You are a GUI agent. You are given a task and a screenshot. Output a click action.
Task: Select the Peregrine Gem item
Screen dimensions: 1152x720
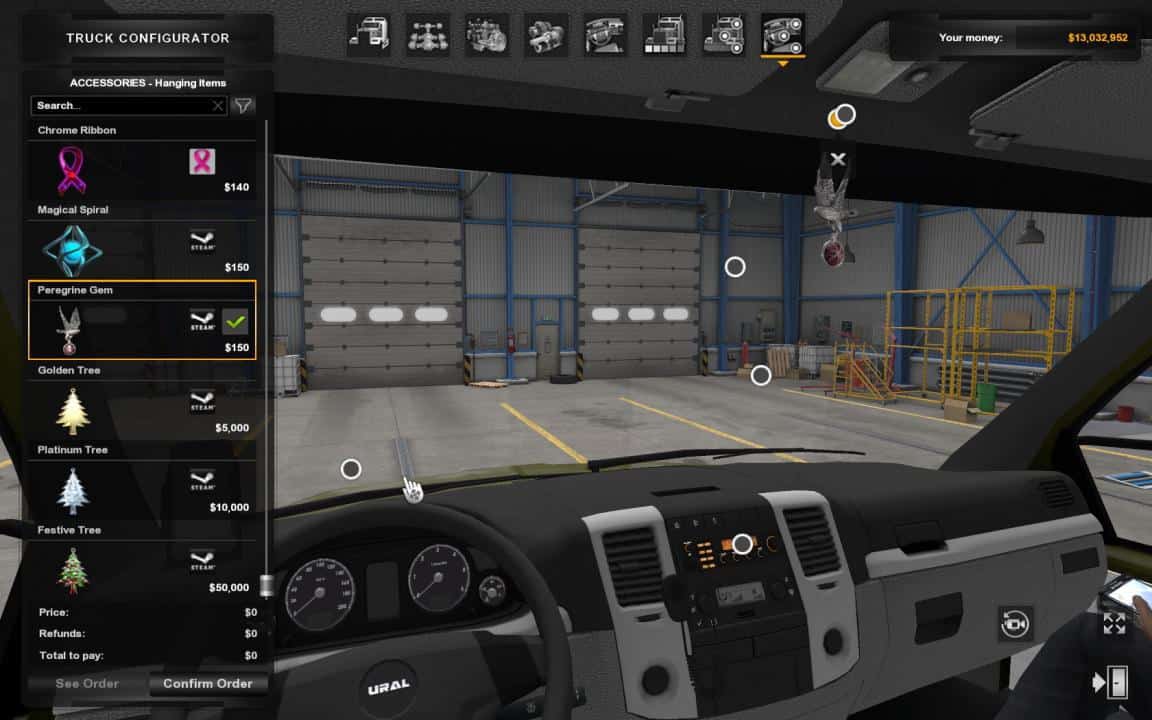(141, 329)
